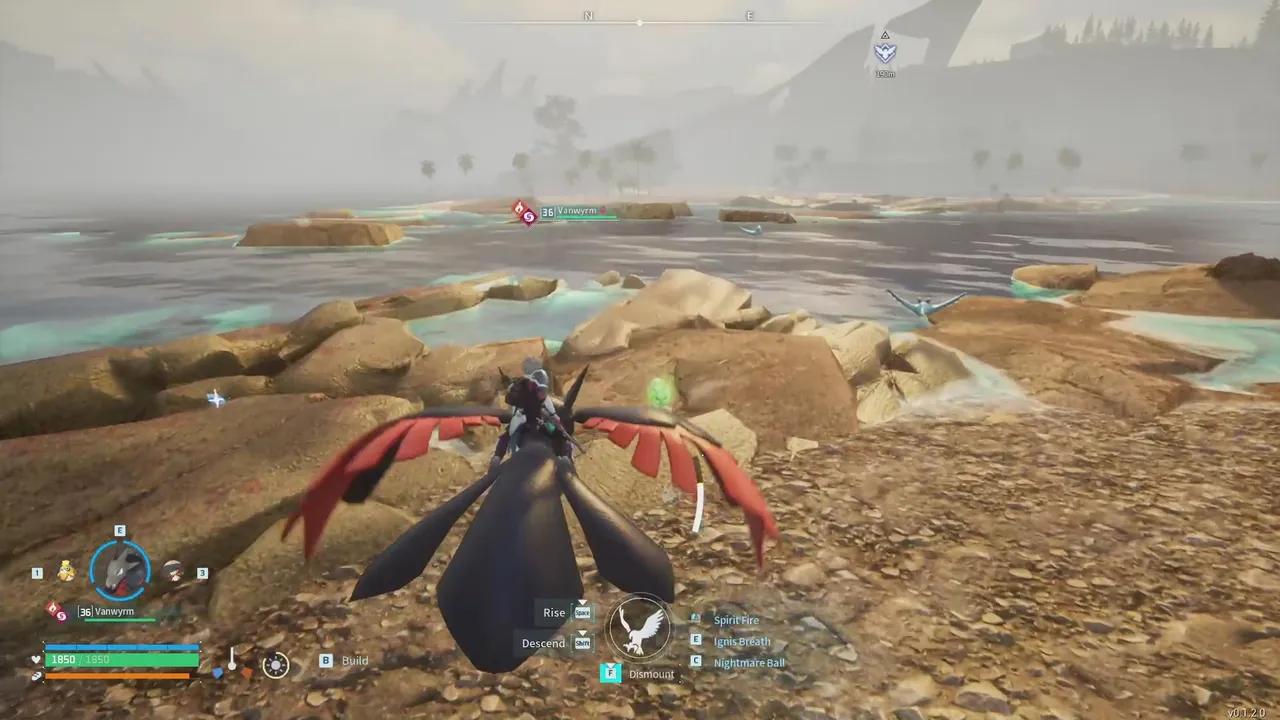Cast the Nightmare Ball skill
1280x720 pixels.
pos(749,663)
